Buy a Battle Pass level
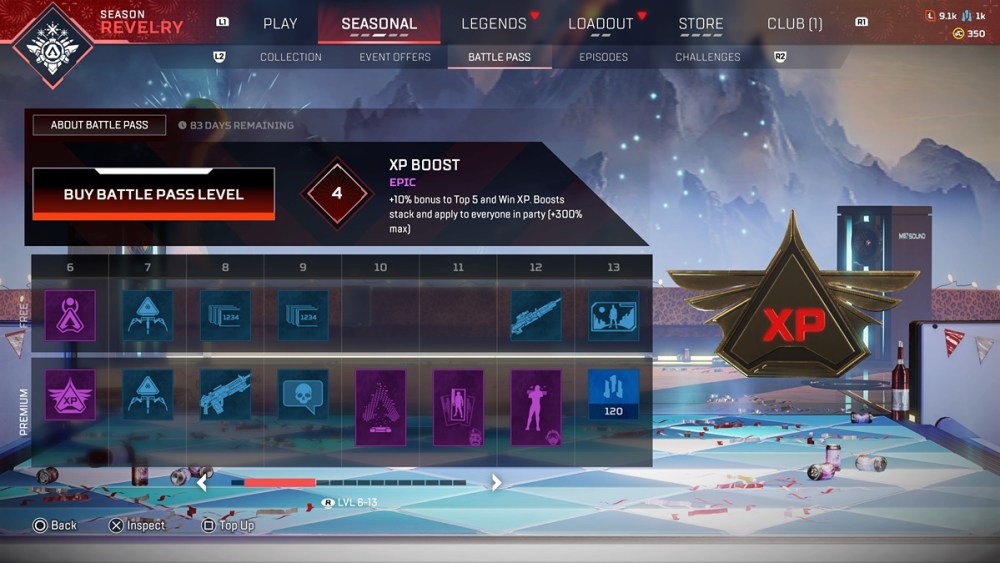The height and width of the screenshot is (563, 1000). (153, 194)
